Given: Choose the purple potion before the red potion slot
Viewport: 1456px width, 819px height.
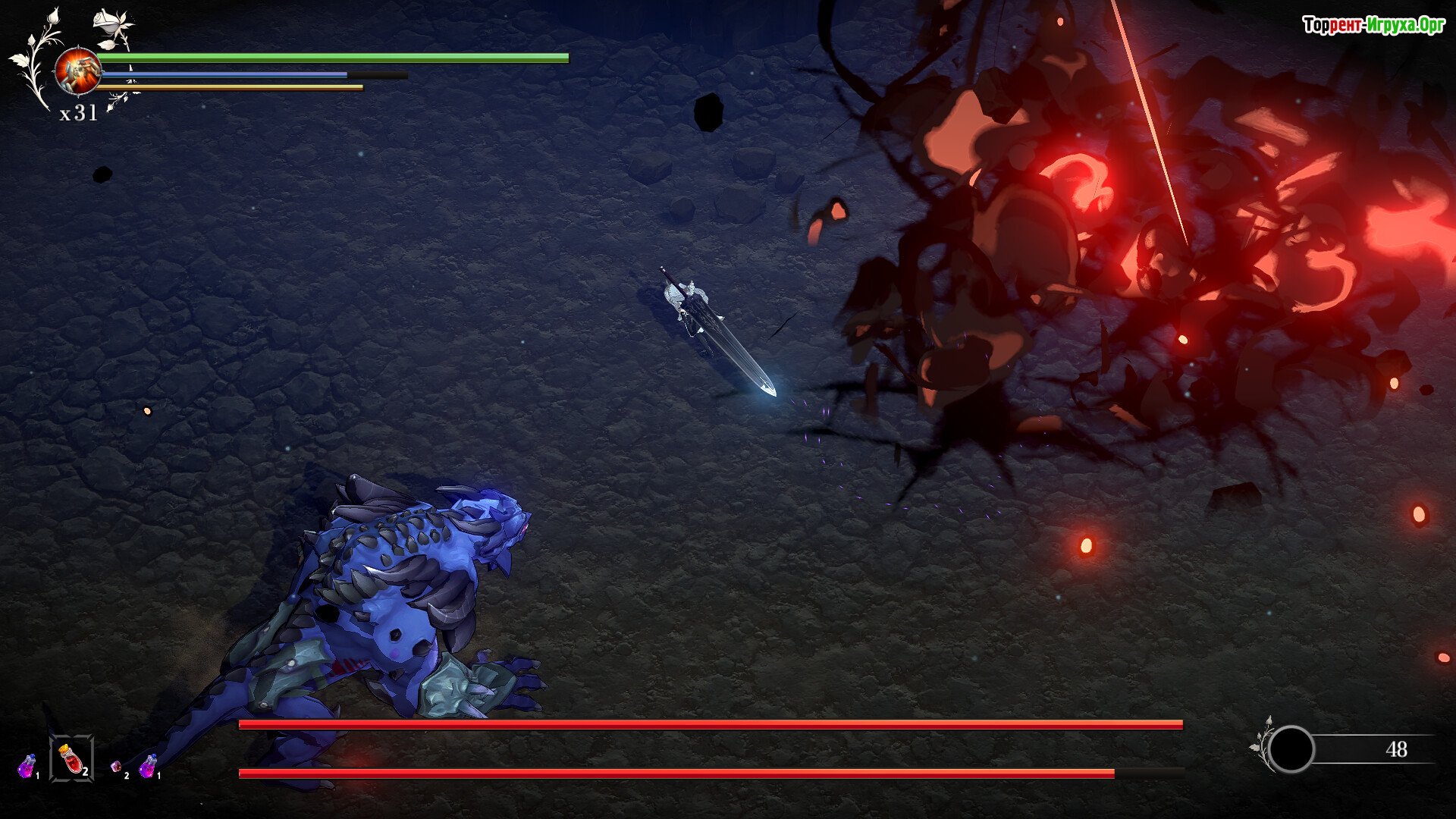Looking at the screenshot, I should tap(27, 766).
